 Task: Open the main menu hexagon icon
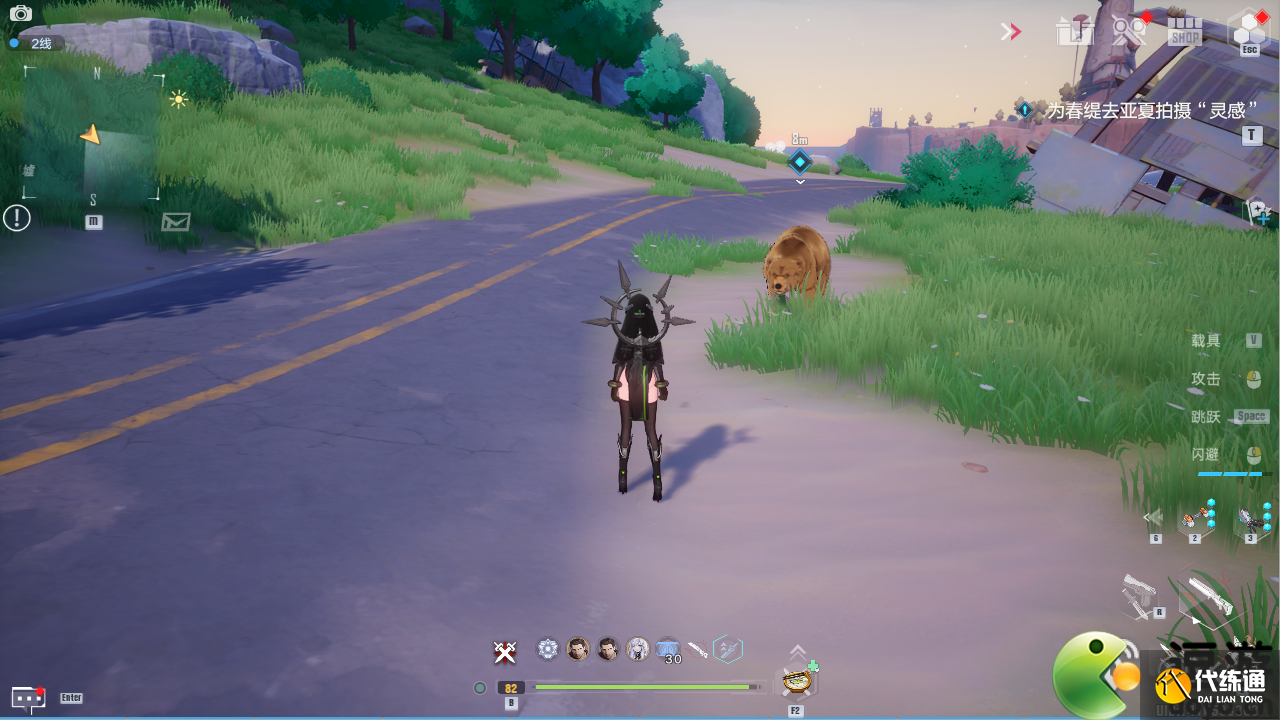coord(1248,28)
